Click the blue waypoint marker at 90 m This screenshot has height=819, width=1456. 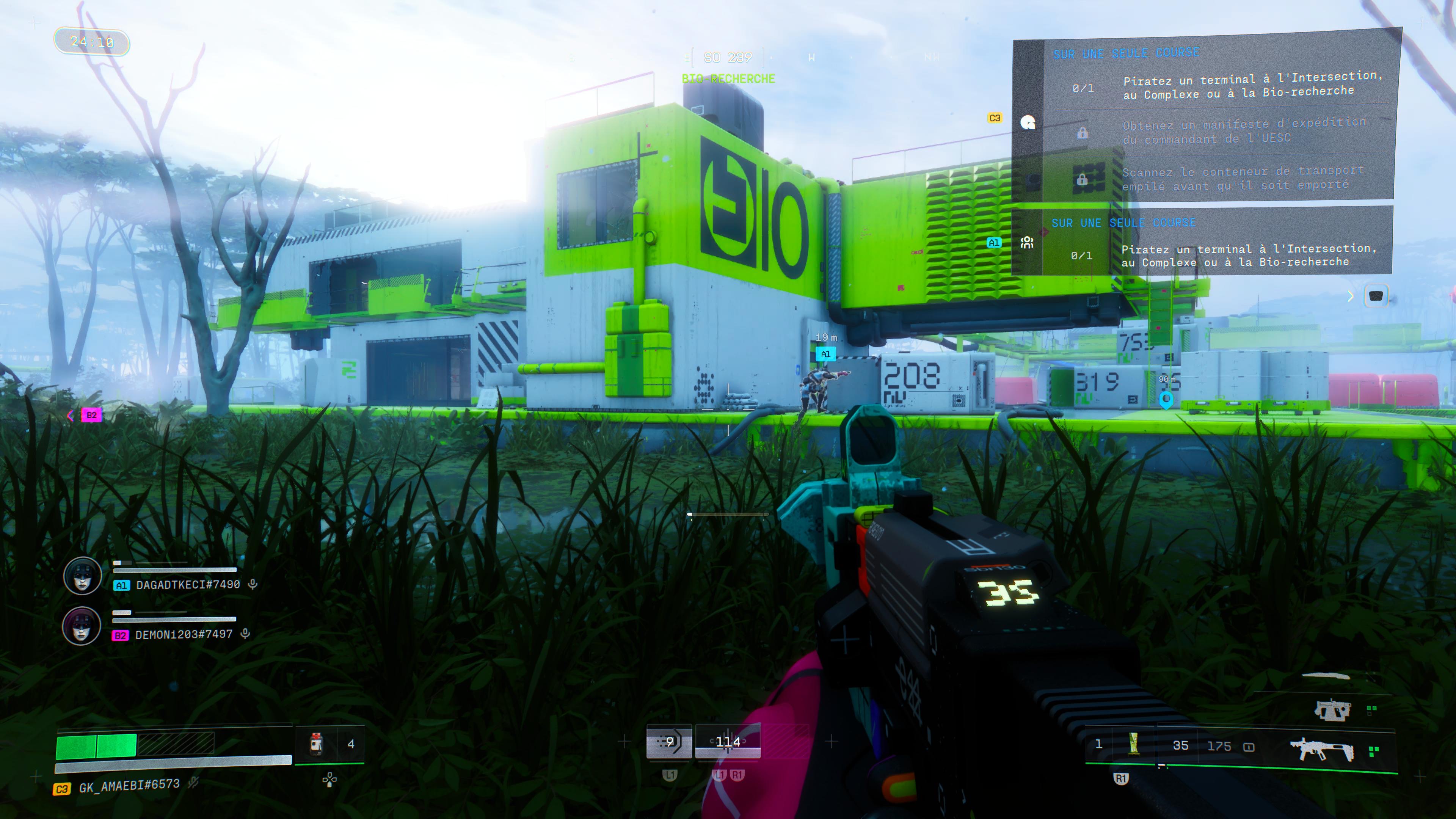(1166, 400)
